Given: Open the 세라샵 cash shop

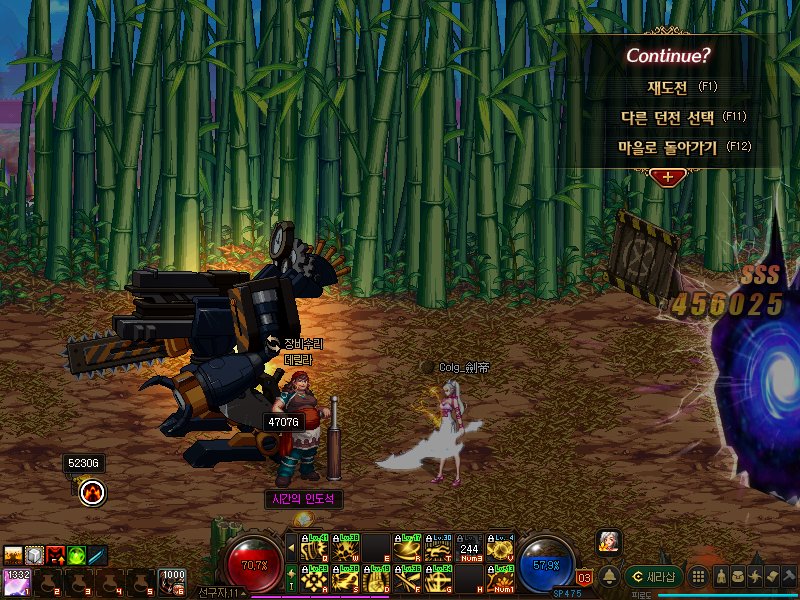Looking at the screenshot, I should (654, 577).
